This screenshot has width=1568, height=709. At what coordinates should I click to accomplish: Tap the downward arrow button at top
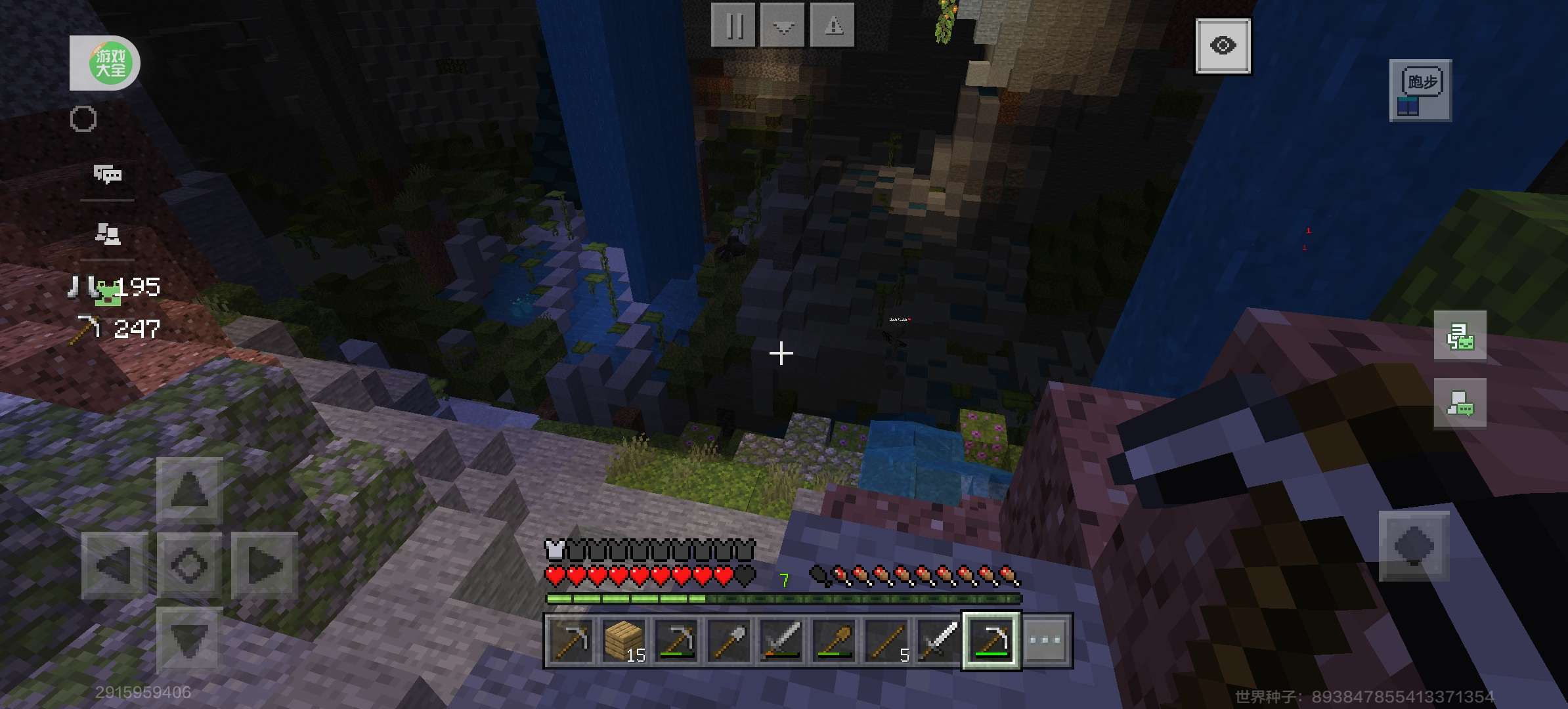pos(783,26)
